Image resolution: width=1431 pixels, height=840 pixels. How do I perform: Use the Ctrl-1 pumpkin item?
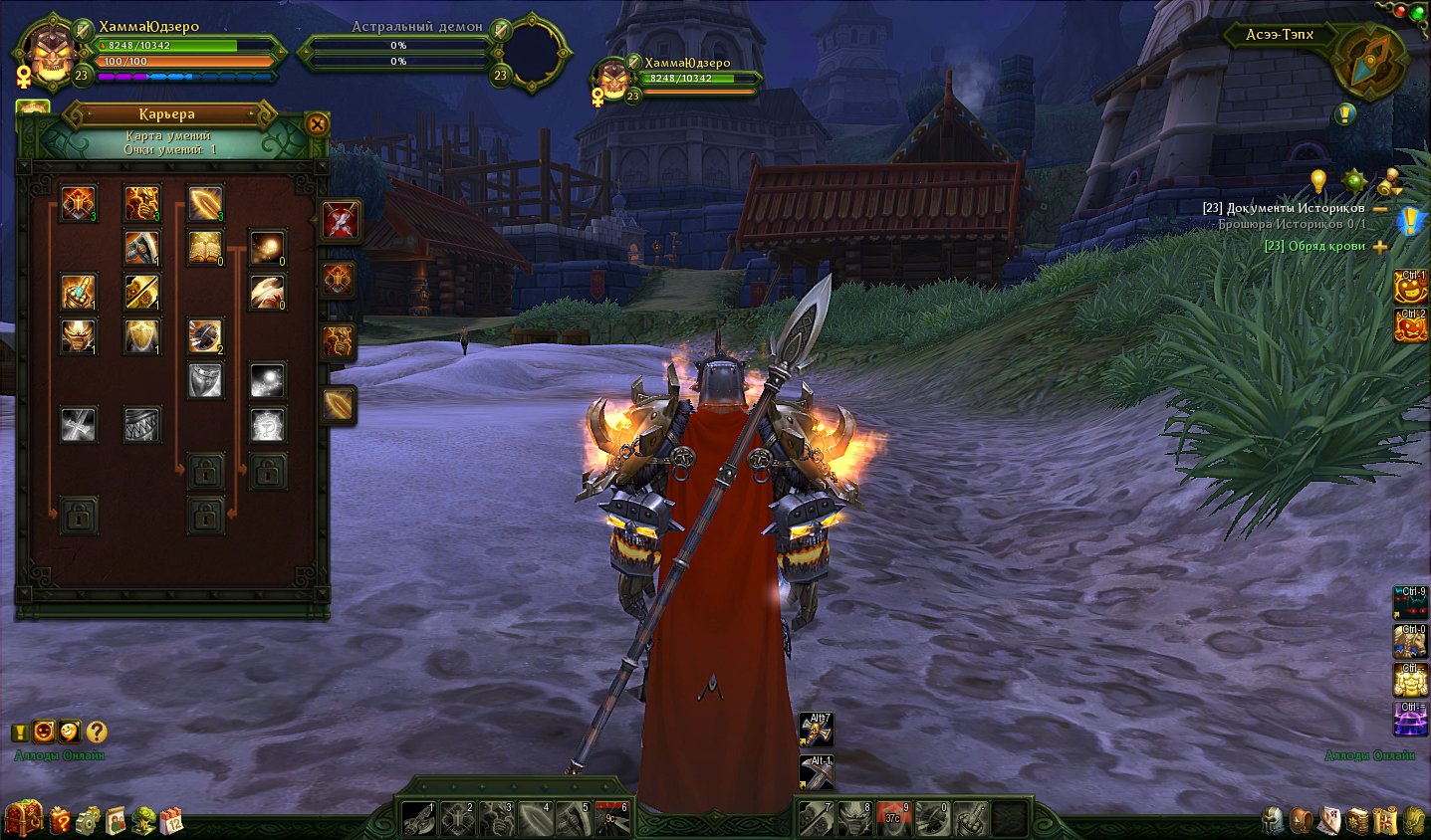point(1410,288)
